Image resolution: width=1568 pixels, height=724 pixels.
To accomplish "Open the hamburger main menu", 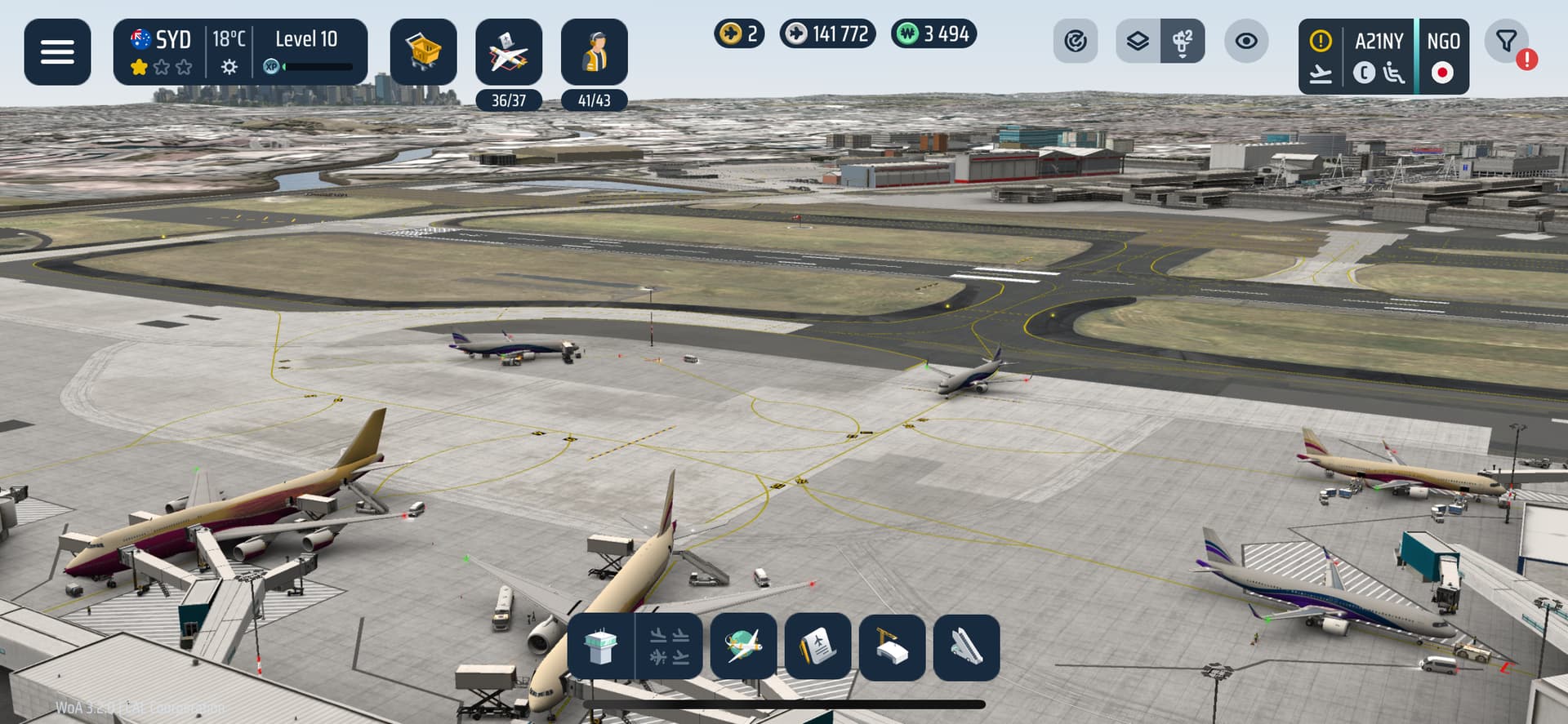I will tap(57, 52).
